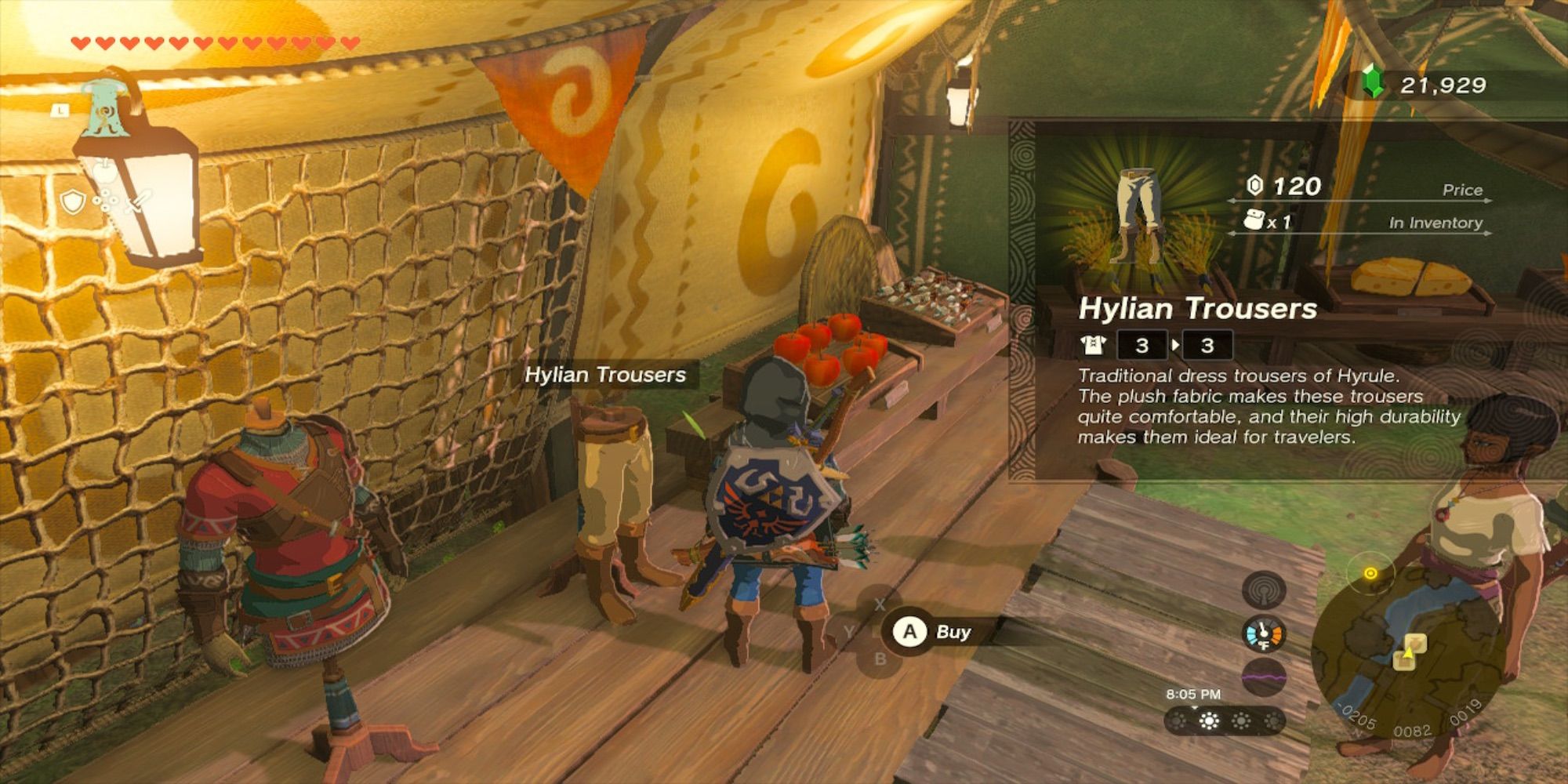Expand the In Inventory row arrow
This screenshot has height=784, width=1568.
click(x=1487, y=235)
